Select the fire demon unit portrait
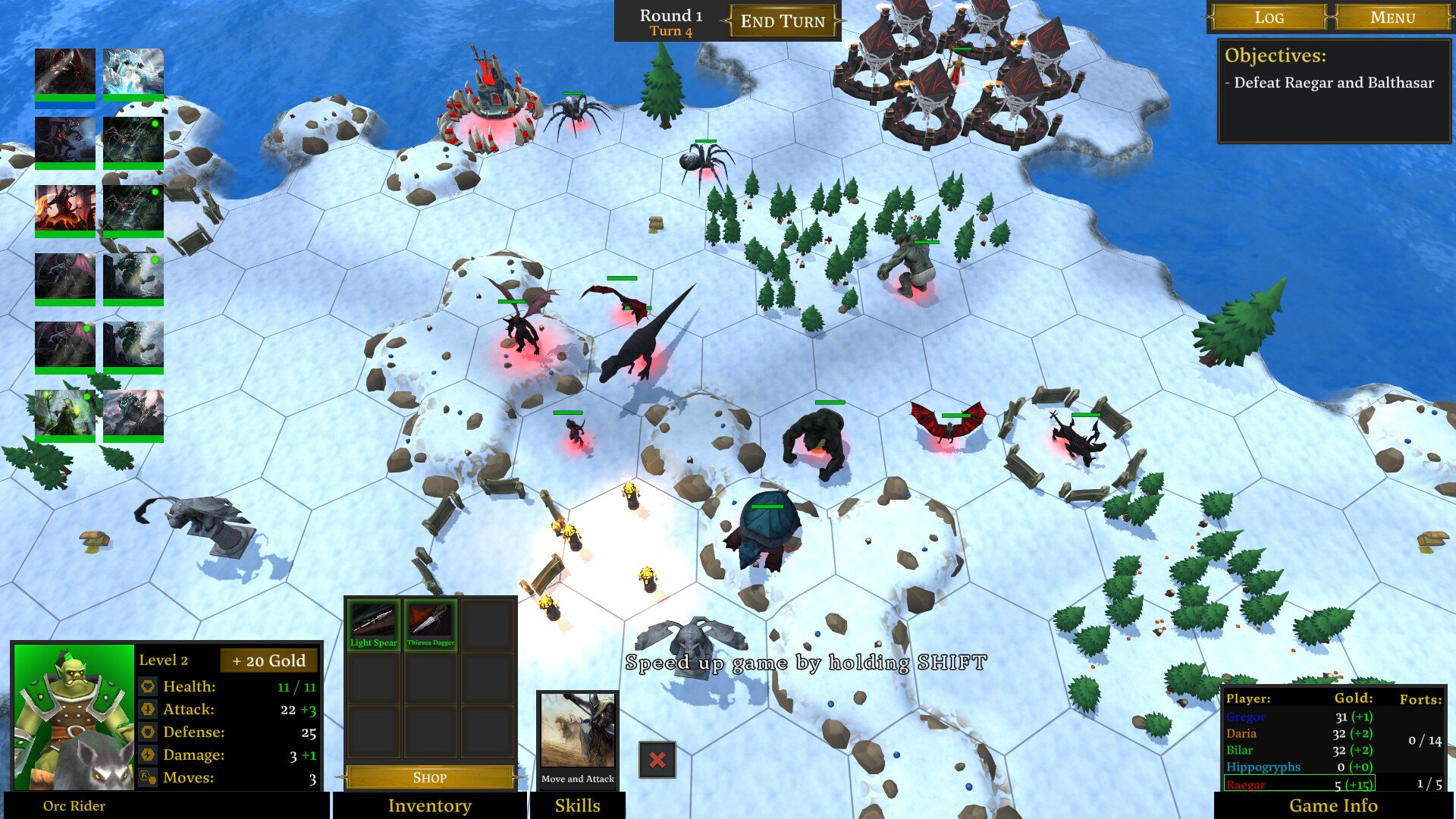This screenshot has width=1456, height=819. pyautogui.click(x=65, y=209)
